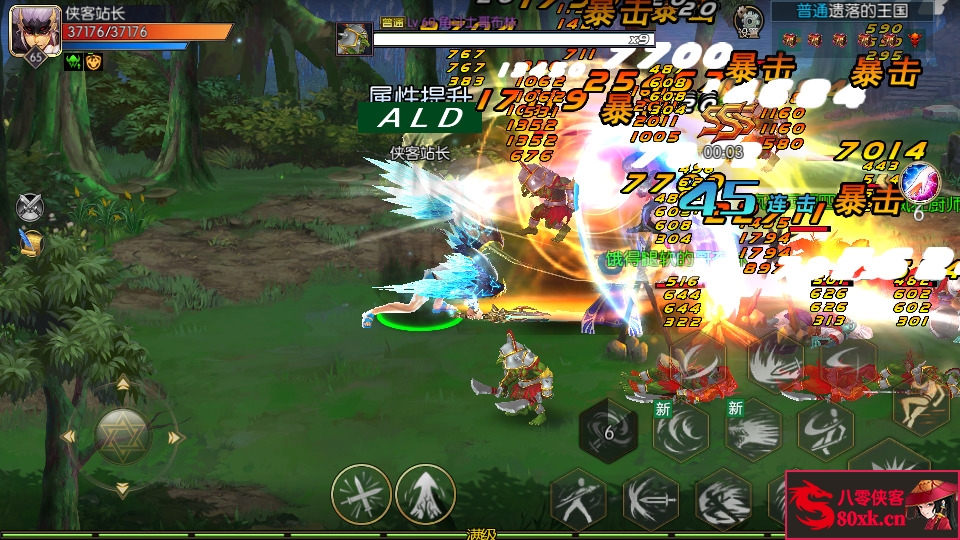
Task: Toggle the crossed swords auto-battle icon
Action: click(x=31, y=206)
